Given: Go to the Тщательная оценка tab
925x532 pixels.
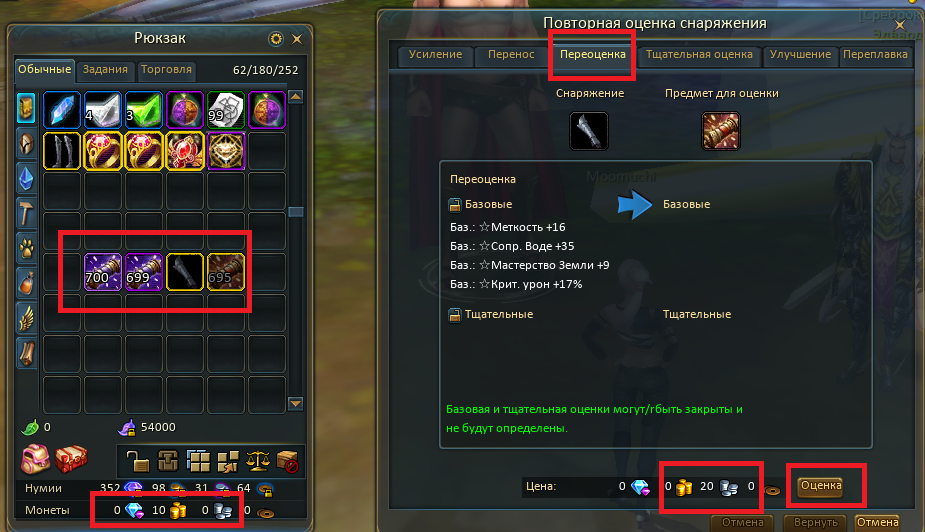Looking at the screenshot, I should tap(699, 54).
